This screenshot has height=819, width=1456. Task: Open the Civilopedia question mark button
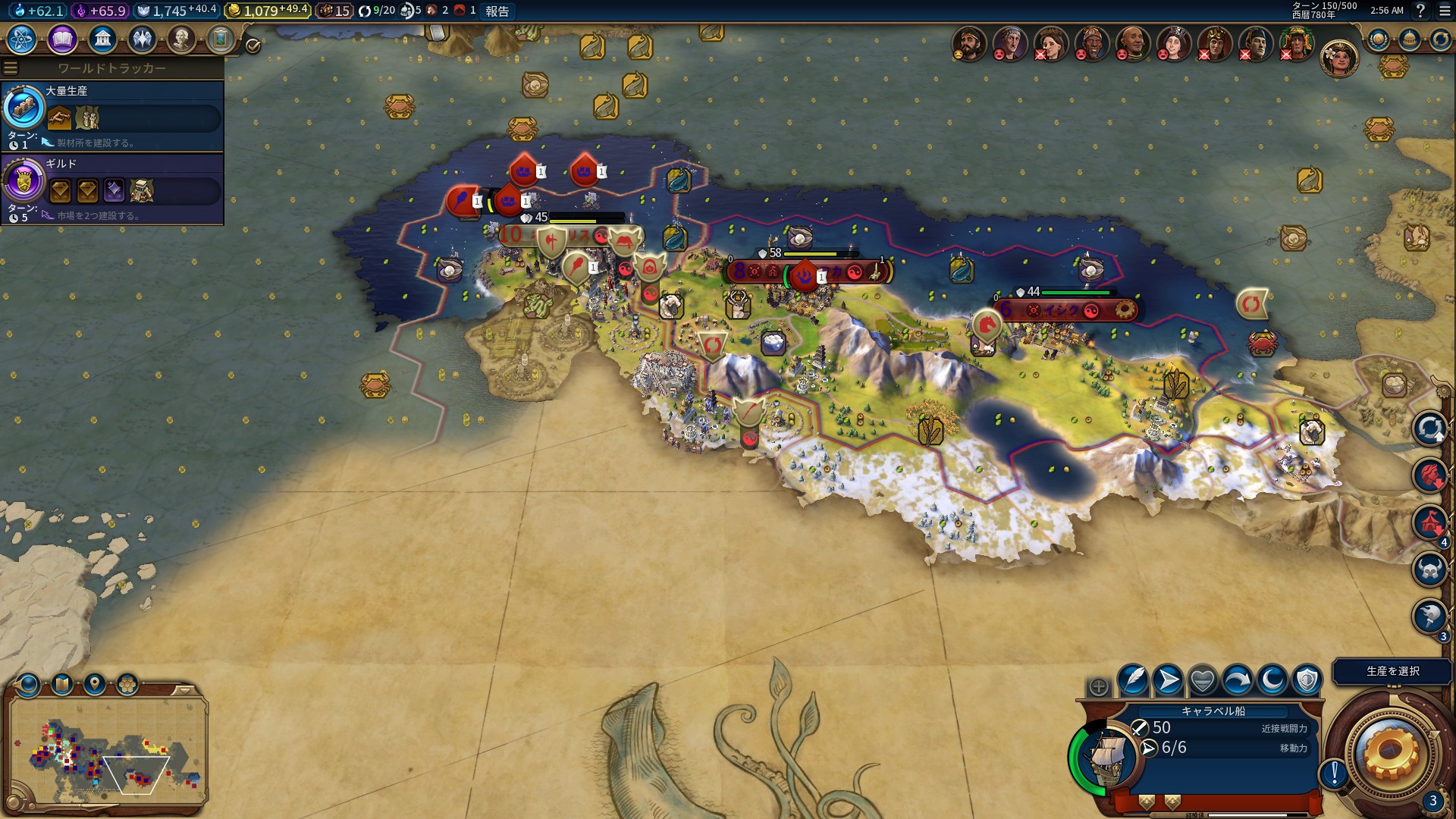[x=1420, y=11]
